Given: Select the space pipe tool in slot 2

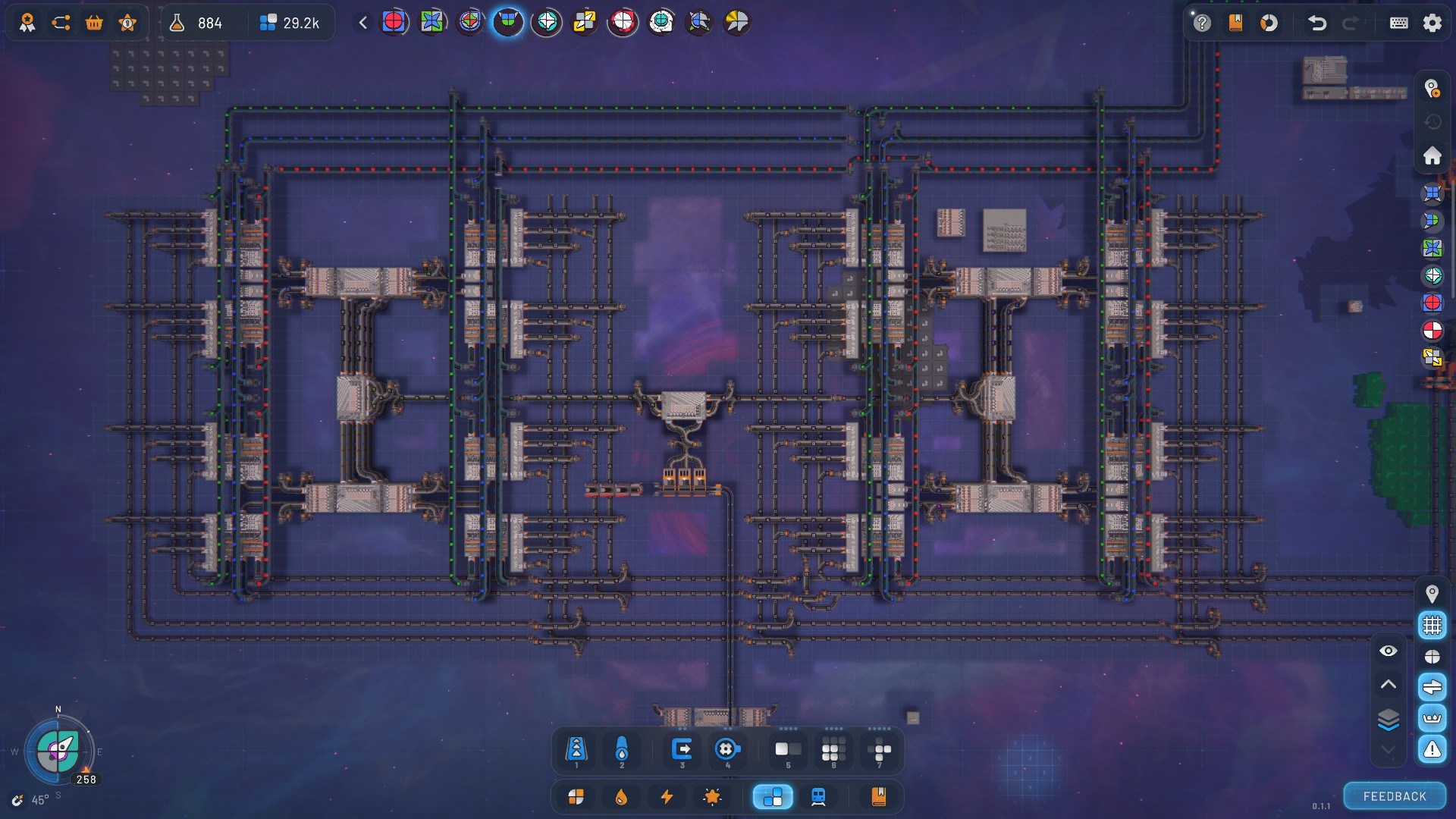Looking at the screenshot, I should pyautogui.click(x=622, y=750).
